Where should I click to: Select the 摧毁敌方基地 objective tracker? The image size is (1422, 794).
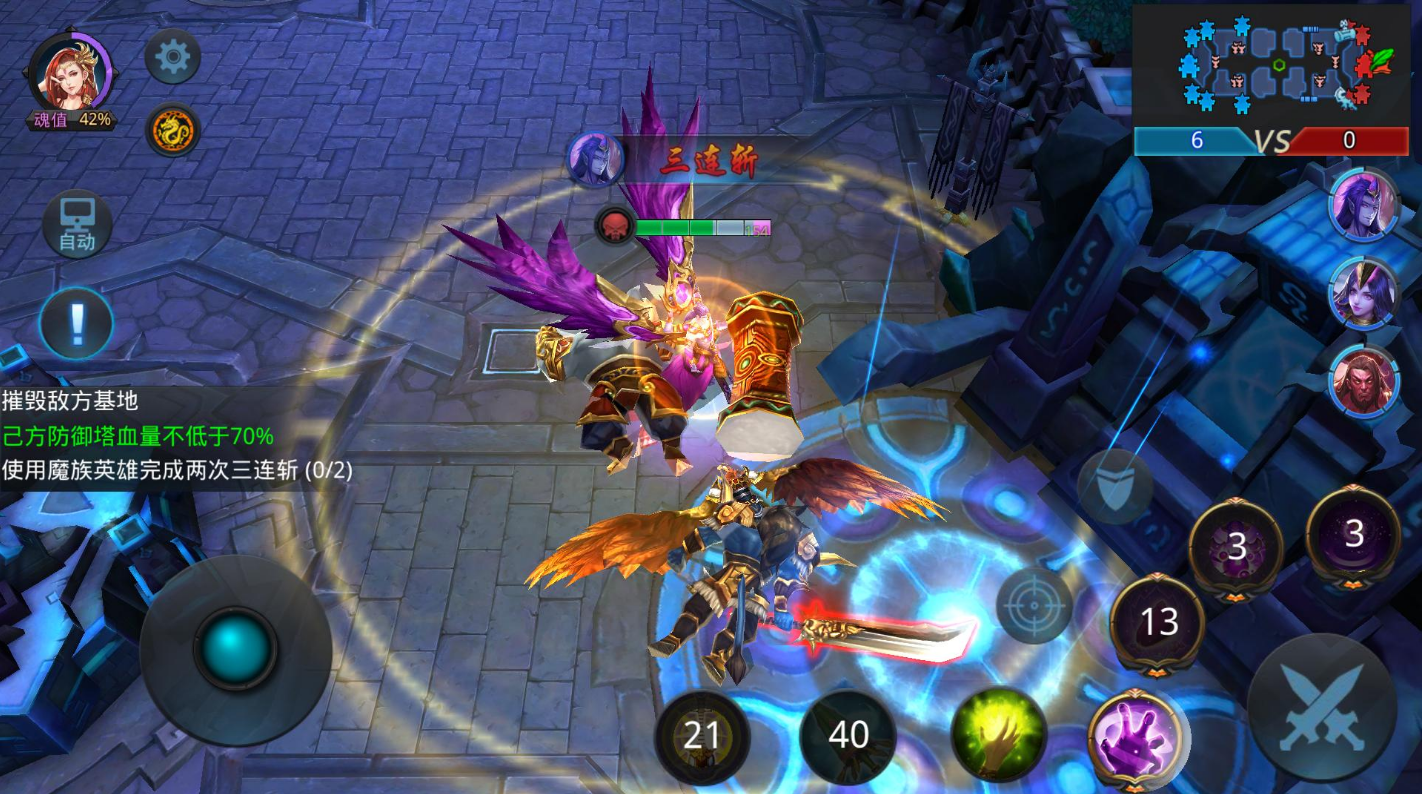point(70,401)
